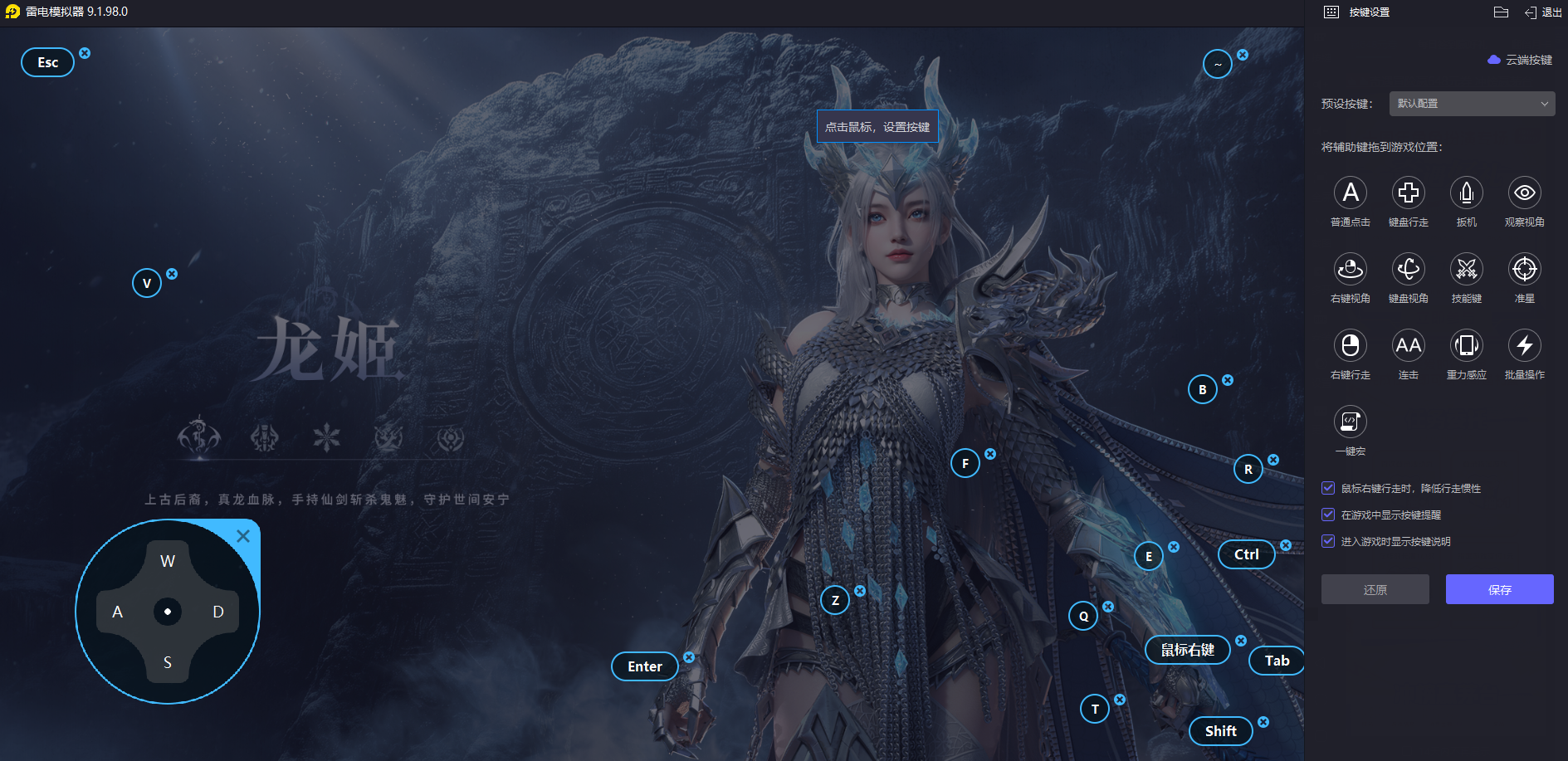Choose the 键盘行走 keyboard walk tool

[1409, 193]
